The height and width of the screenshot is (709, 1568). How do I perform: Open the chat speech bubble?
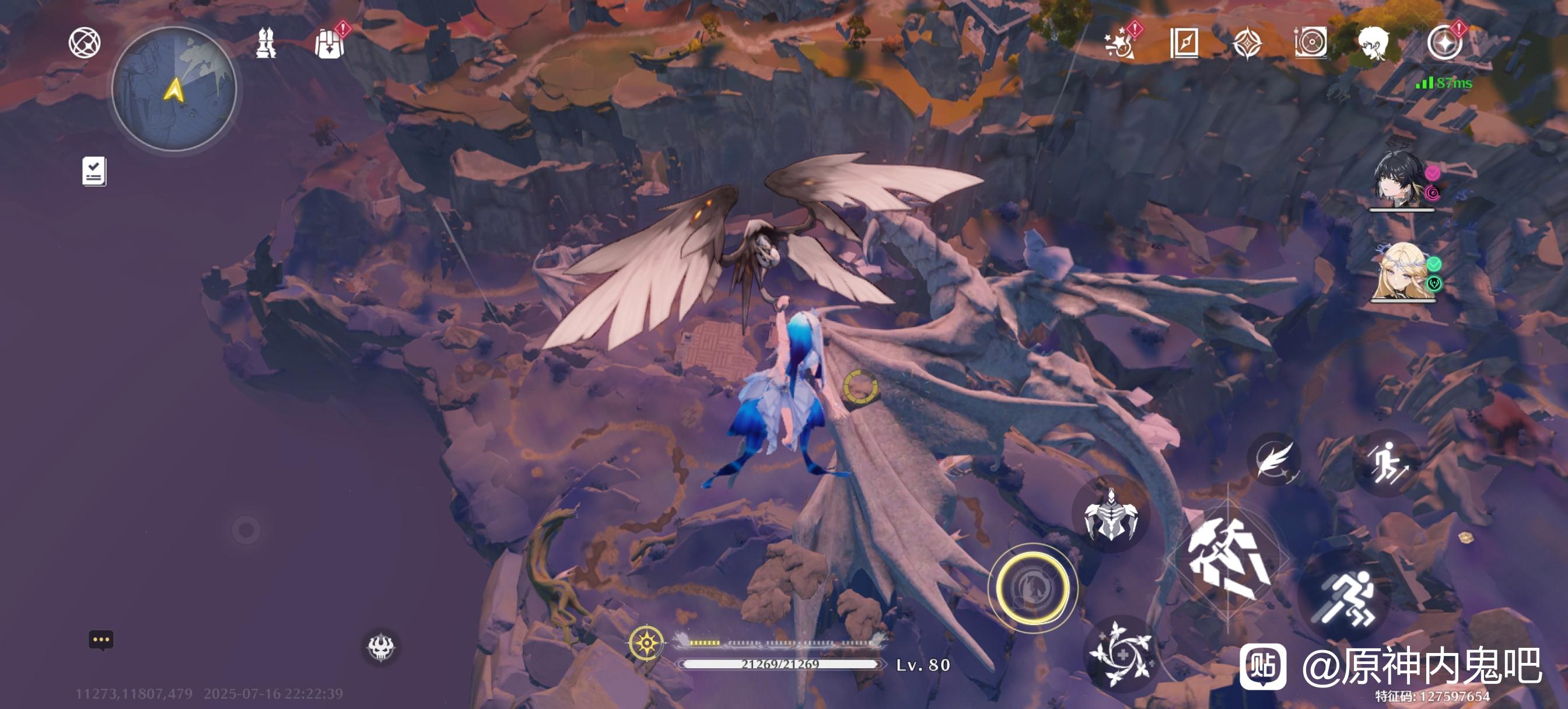[x=101, y=640]
